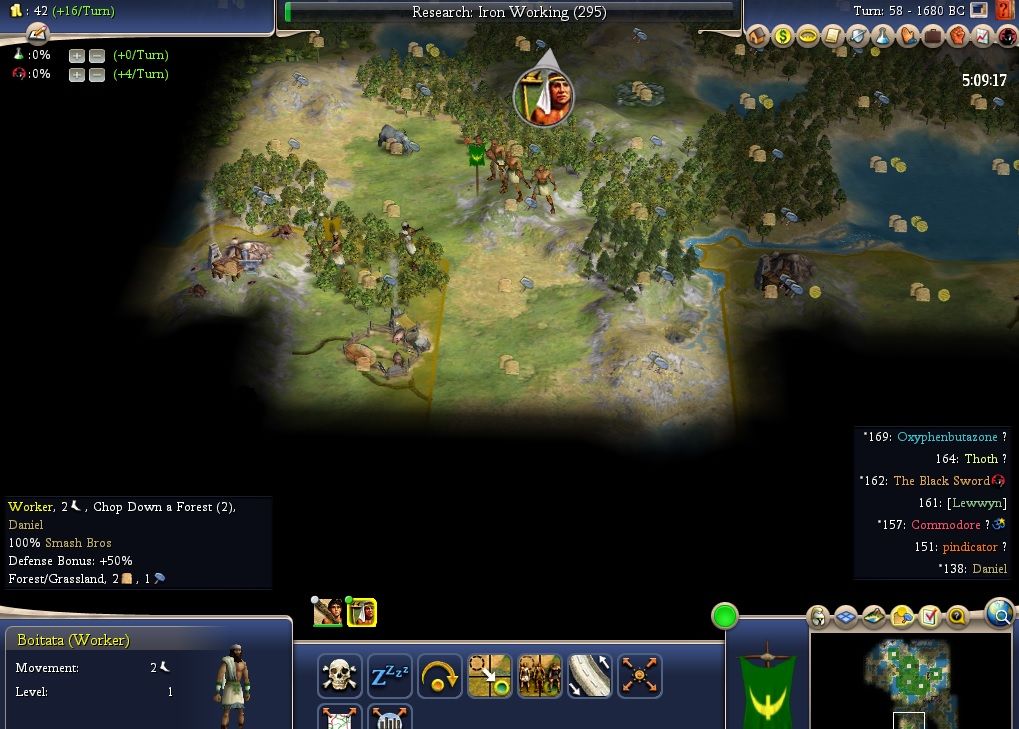This screenshot has height=729, width=1019.
Task: Open the Military Advisor fist icon
Action: tap(958, 37)
